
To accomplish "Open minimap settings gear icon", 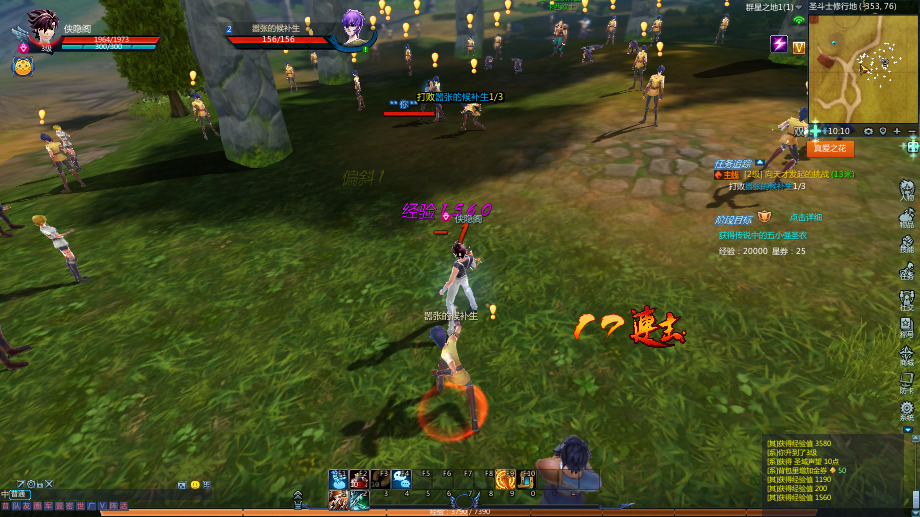I will [x=868, y=131].
